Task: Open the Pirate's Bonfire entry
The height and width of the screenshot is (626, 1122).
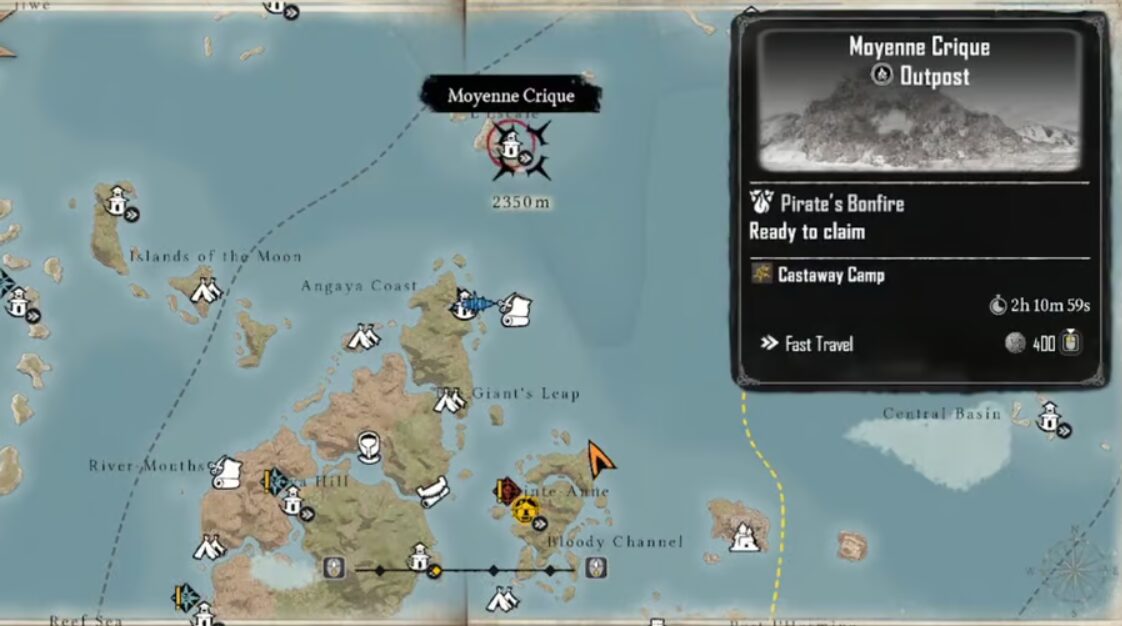Action: [x=841, y=204]
